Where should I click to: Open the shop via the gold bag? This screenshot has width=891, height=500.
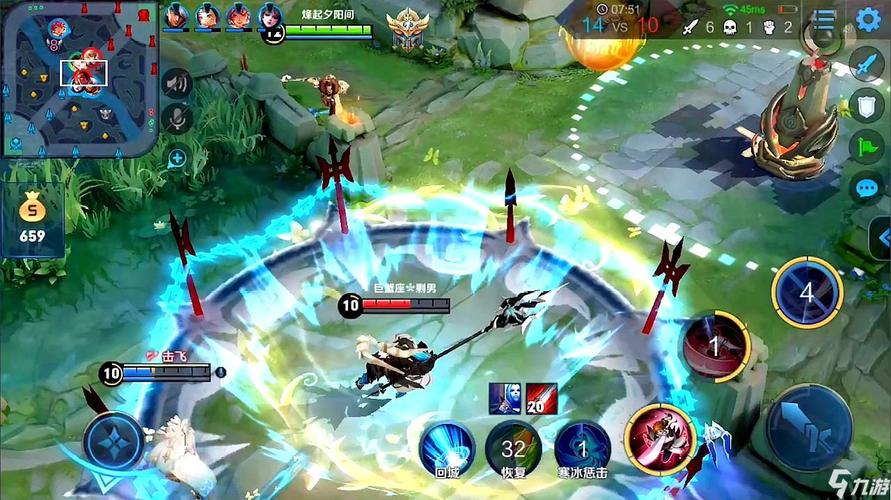(x=33, y=219)
